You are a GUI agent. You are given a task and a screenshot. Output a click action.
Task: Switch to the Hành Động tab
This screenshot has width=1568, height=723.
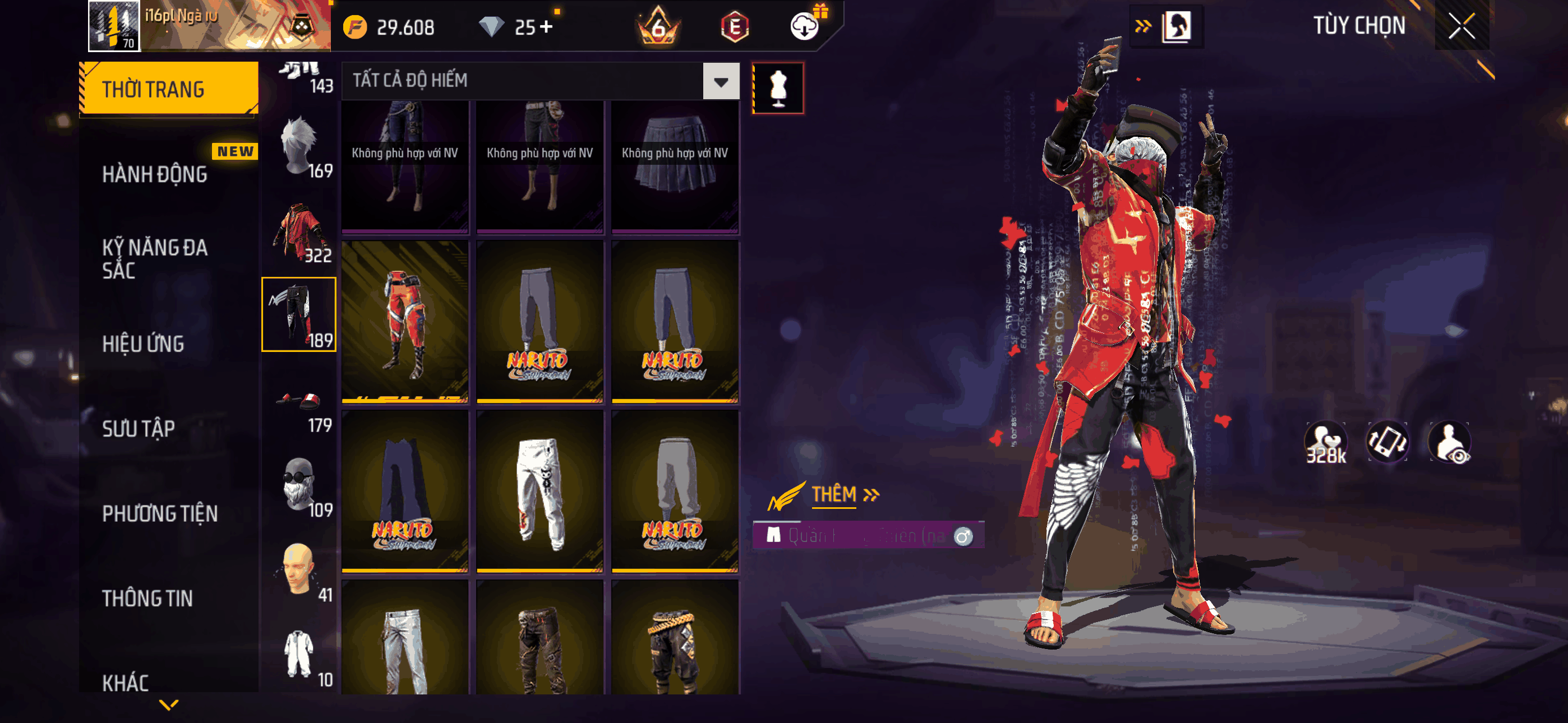(155, 174)
